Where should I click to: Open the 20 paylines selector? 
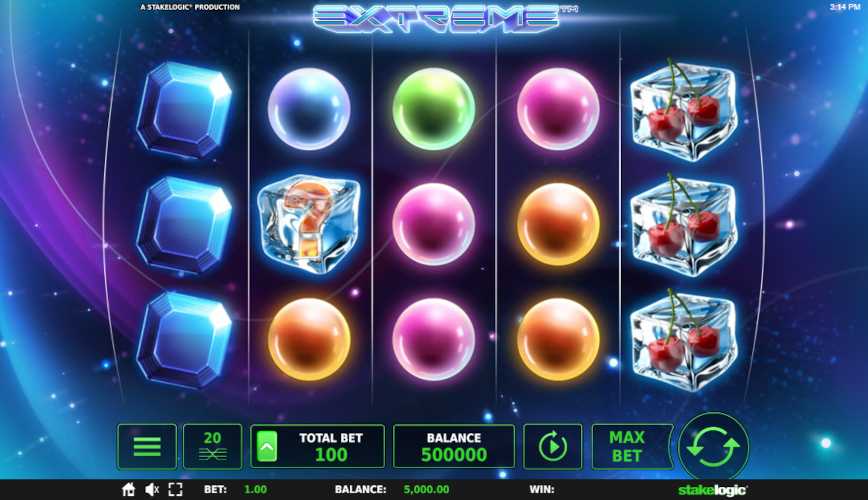pos(212,447)
